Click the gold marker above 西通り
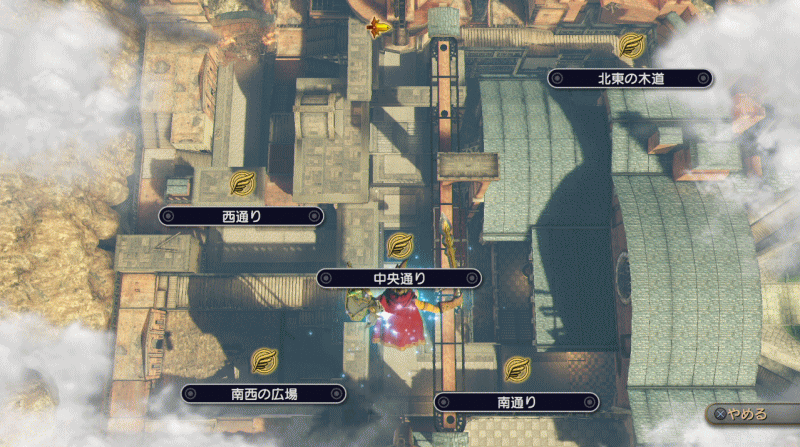The height and width of the screenshot is (447, 800). pyautogui.click(x=241, y=183)
